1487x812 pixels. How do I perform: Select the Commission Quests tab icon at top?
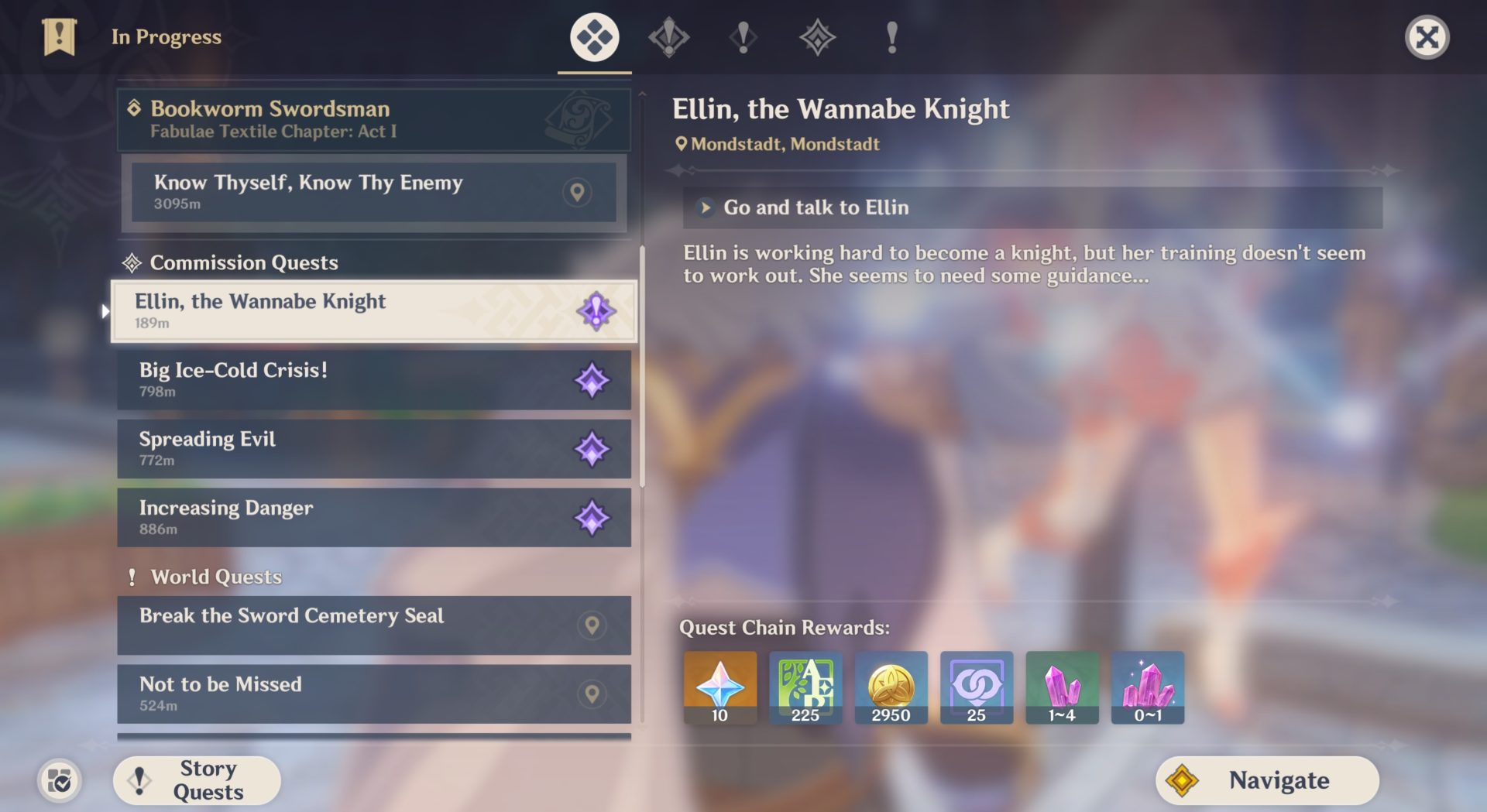point(819,36)
